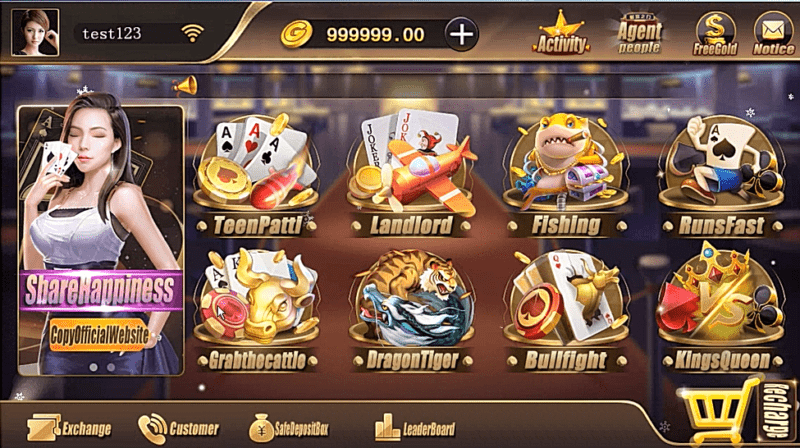Image resolution: width=800 pixels, height=448 pixels.
Task: Open the RunsFast game
Action: pyautogui.click(x=720, y=180)
